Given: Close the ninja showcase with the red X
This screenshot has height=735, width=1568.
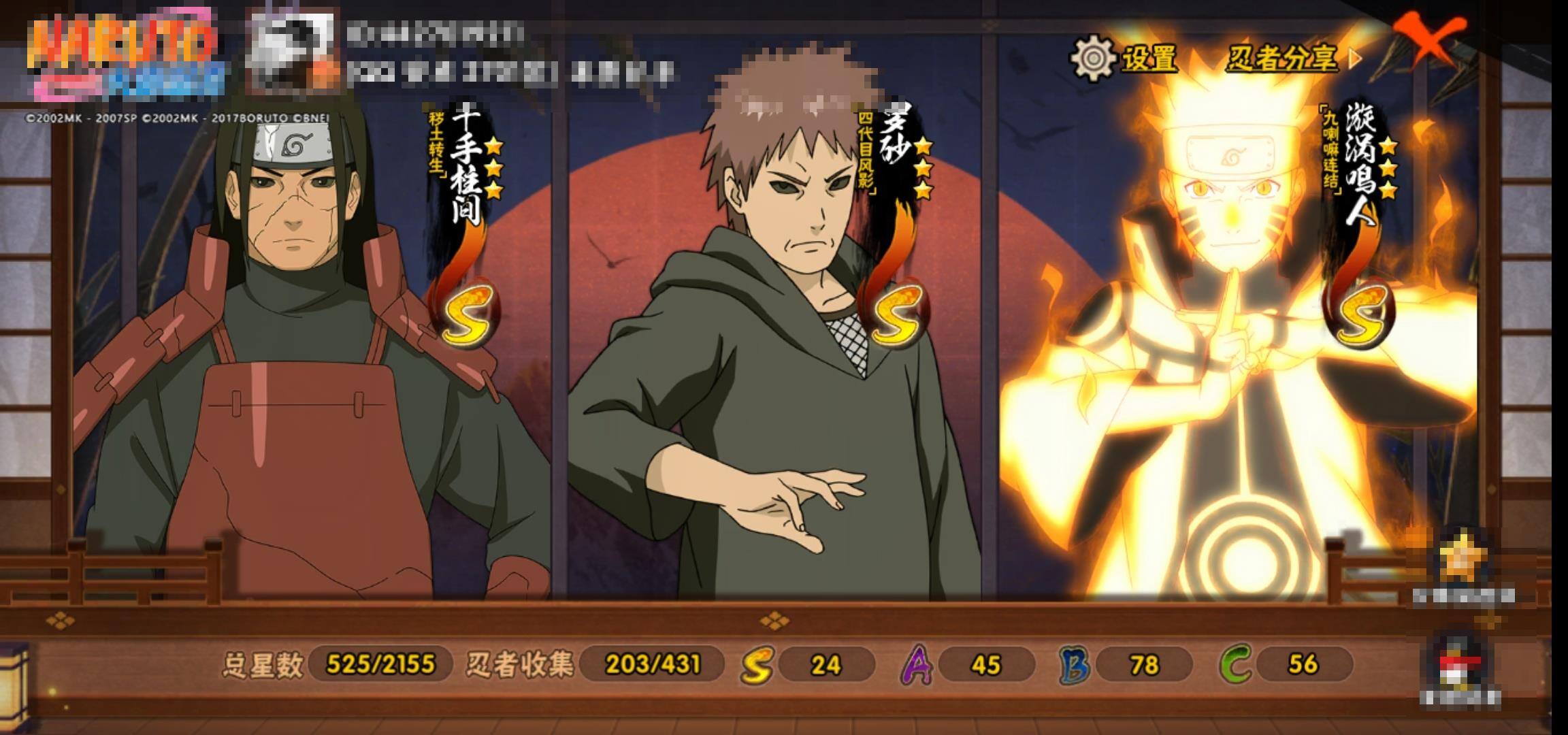Looking at the screenshot, I should [x=1429, y=39].
